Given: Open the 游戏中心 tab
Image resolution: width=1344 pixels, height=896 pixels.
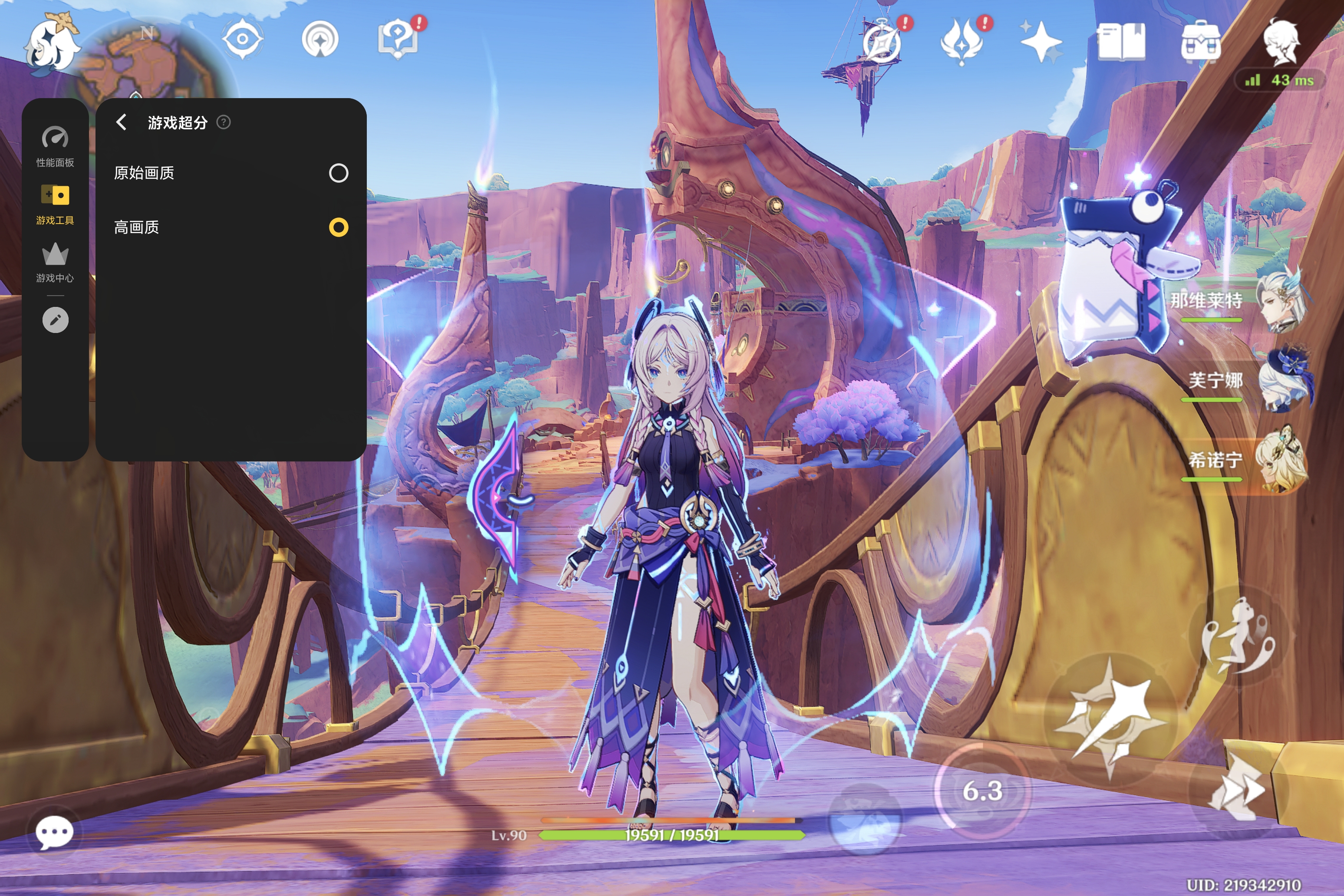Looking at the screenshot, I should pos(55,262).
